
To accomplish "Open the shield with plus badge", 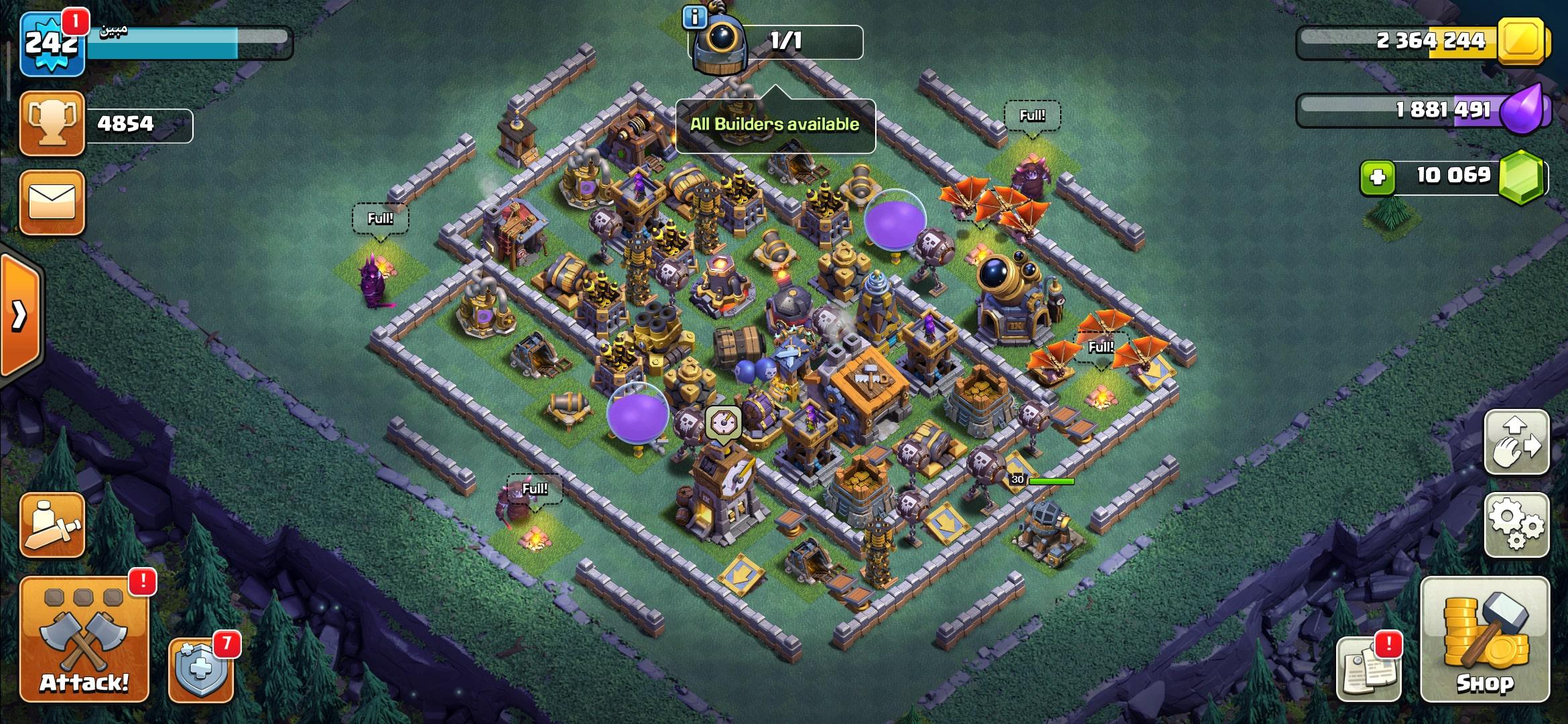I will click(201, 670).
